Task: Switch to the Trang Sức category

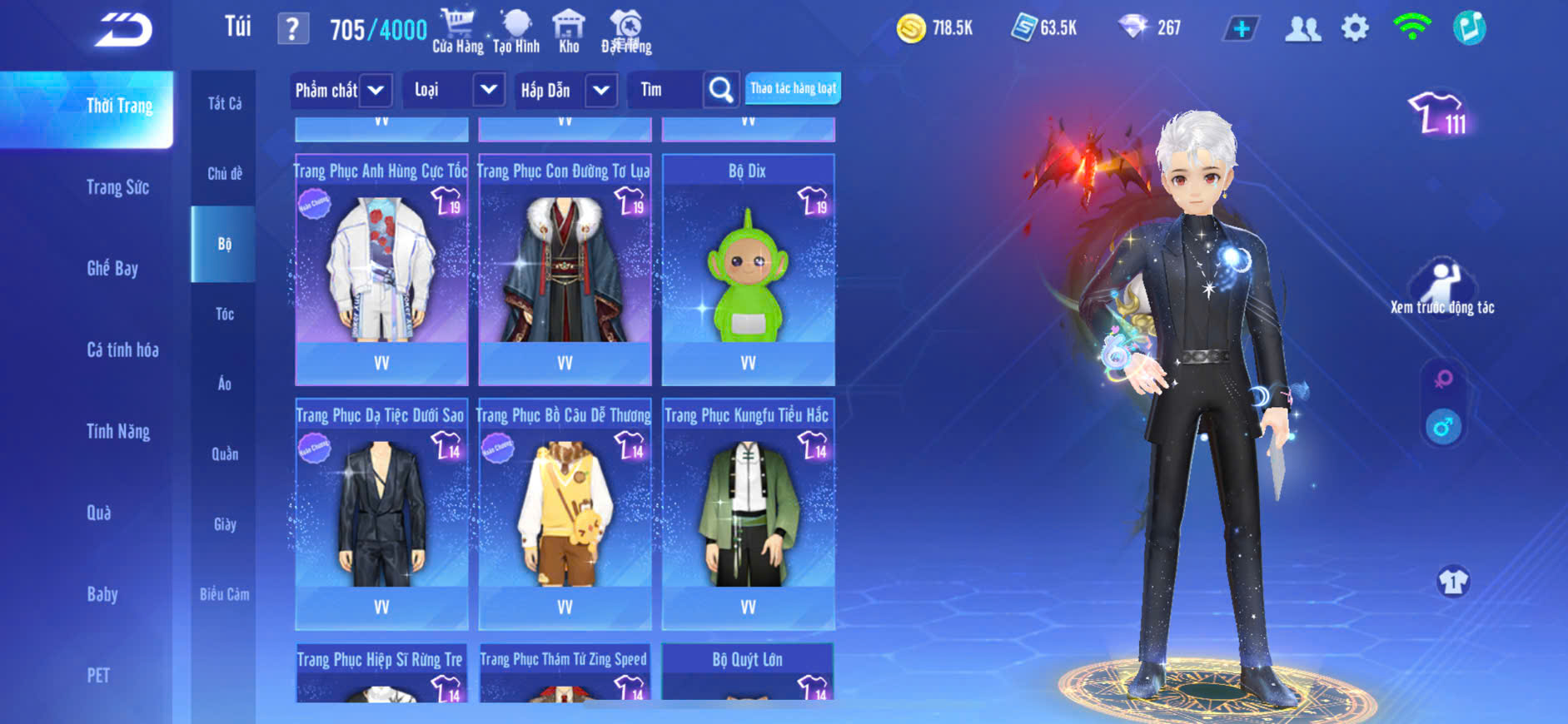Action: coord(117,187)
